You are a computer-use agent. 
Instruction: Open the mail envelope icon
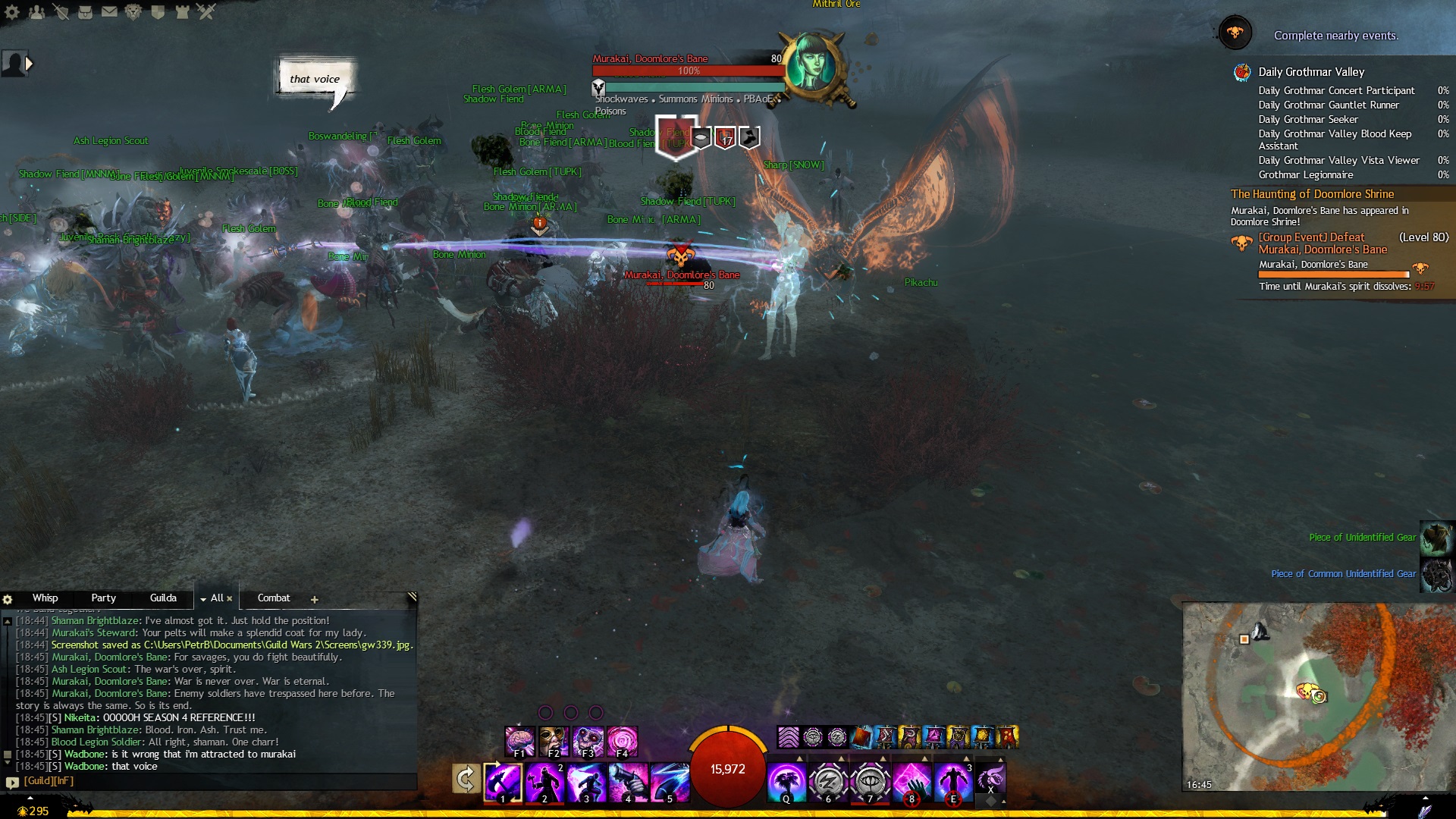tap(109, 11)
